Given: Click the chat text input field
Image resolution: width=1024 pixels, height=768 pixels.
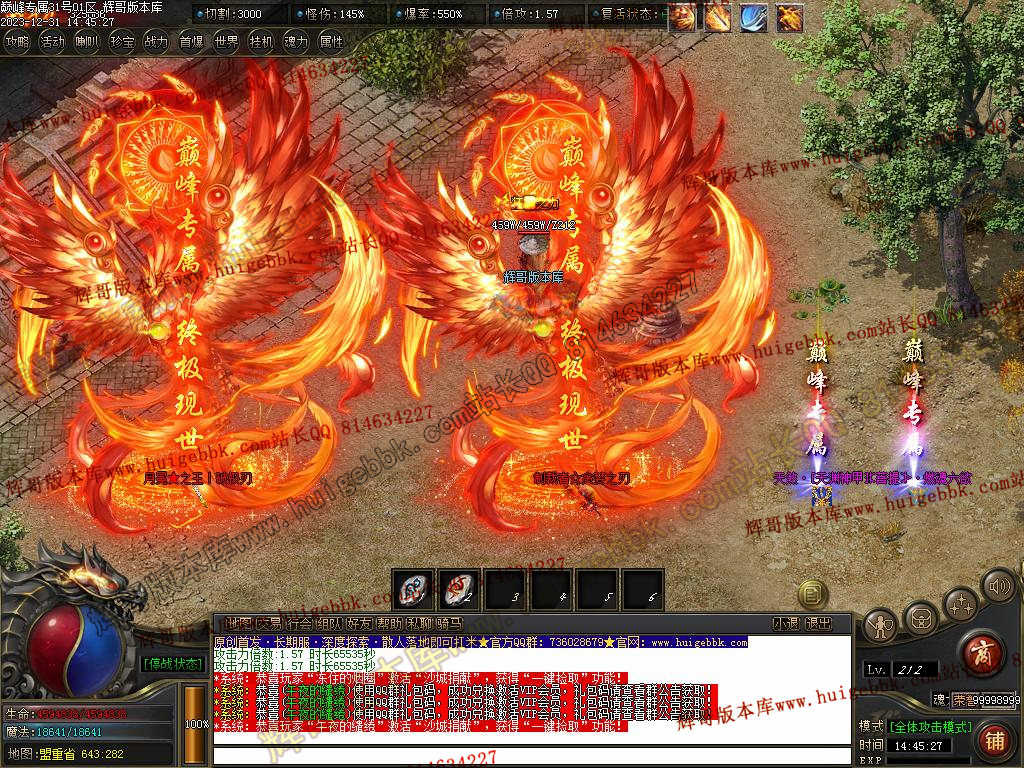Looking at the screenshot, I should click(530, 754).
